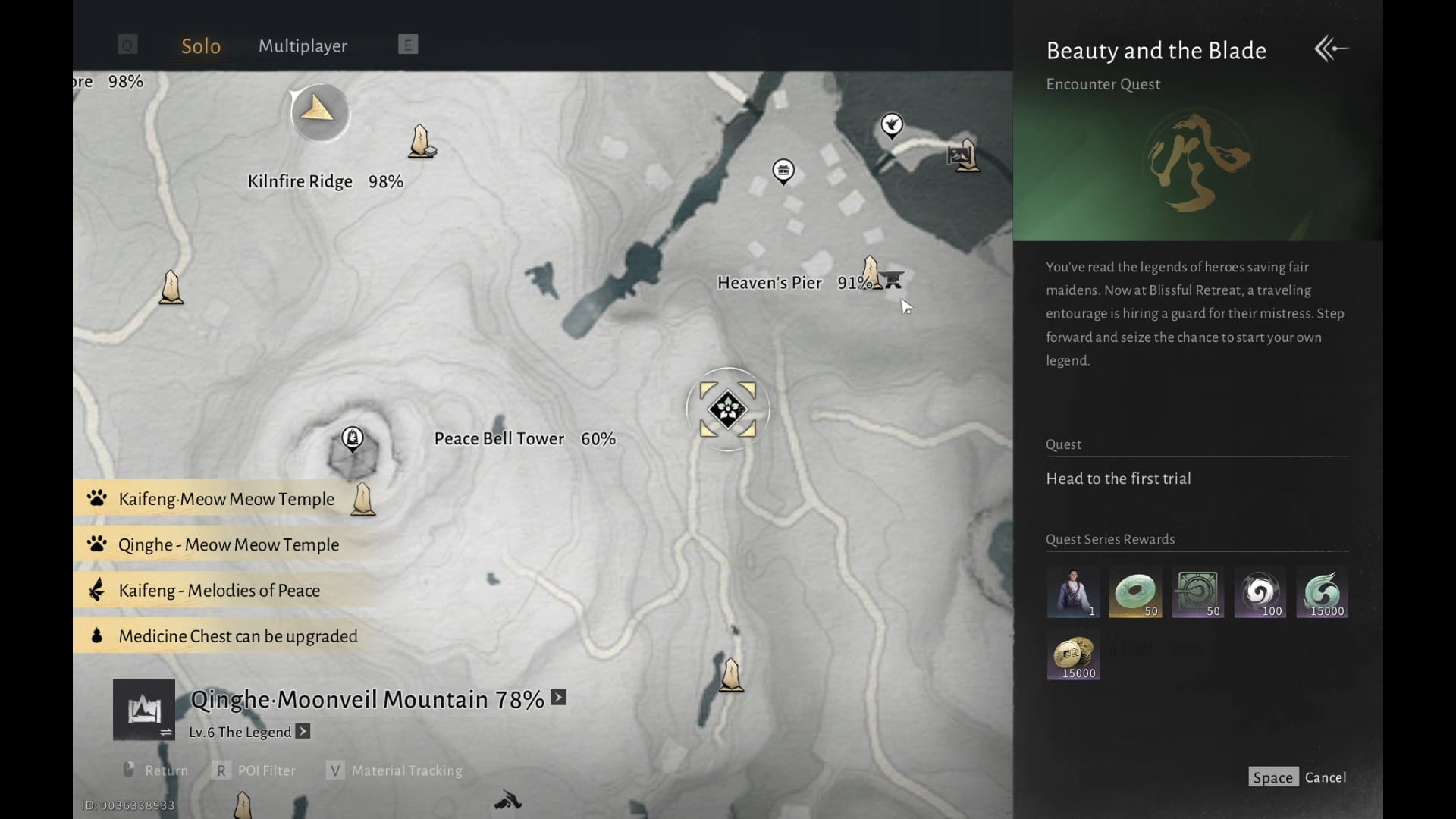Inspect the green jade ring reward
Viewport: 1456px width, 819px height.
click(x=1135, y=592)
